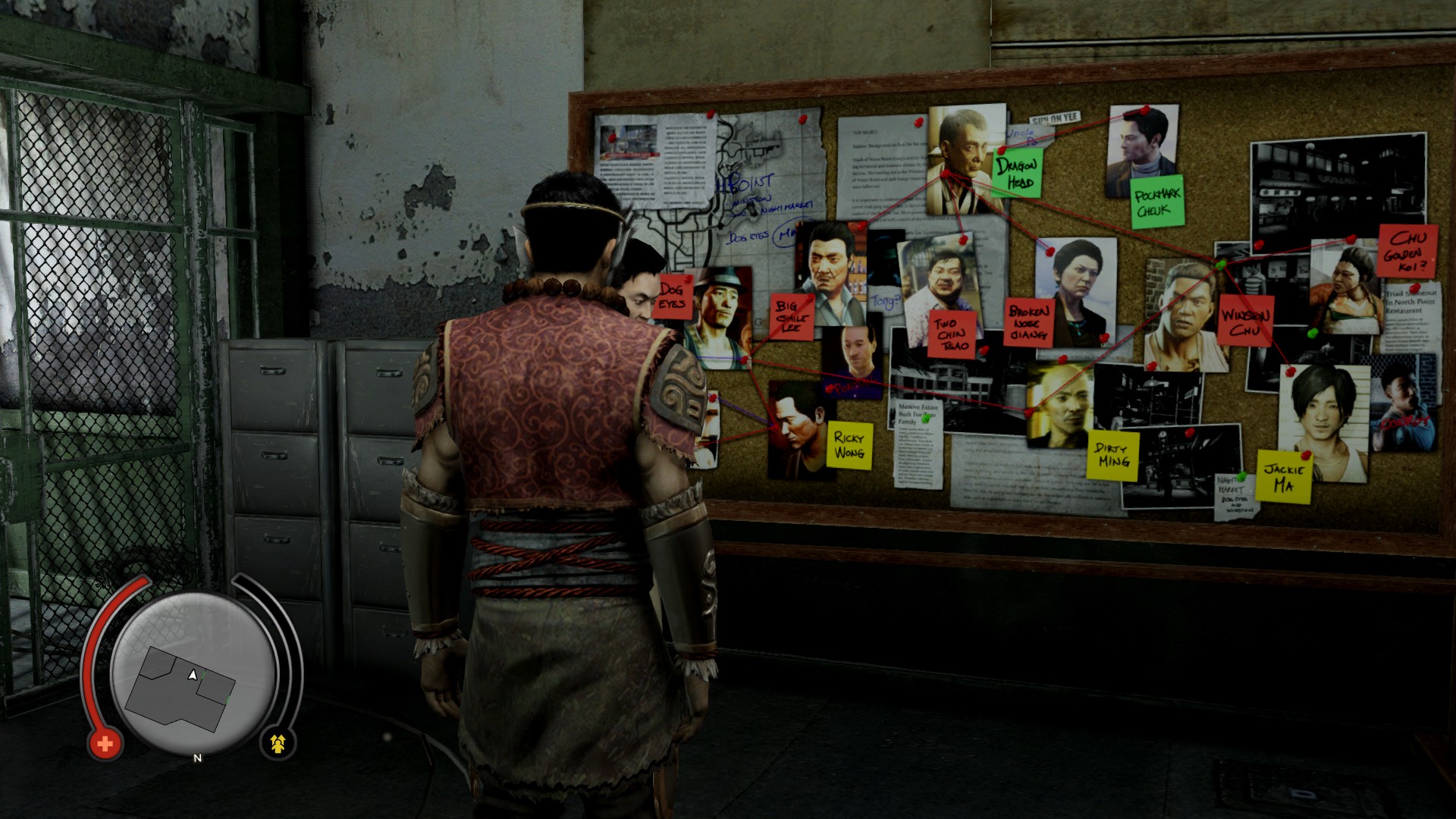The width and height of the screenshot is (1456, 819).
Task: Click the circular minimap
Action: (x=193, y=672)
